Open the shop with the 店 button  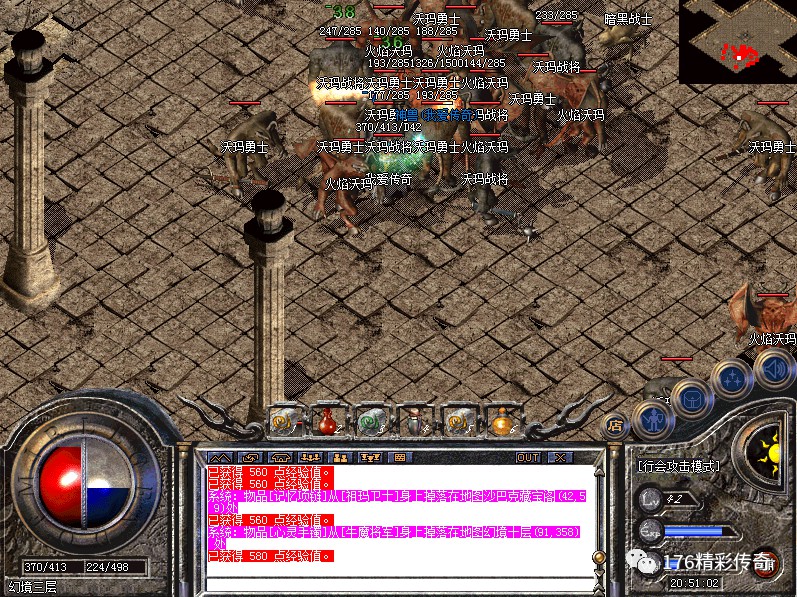tap(616, 424)
